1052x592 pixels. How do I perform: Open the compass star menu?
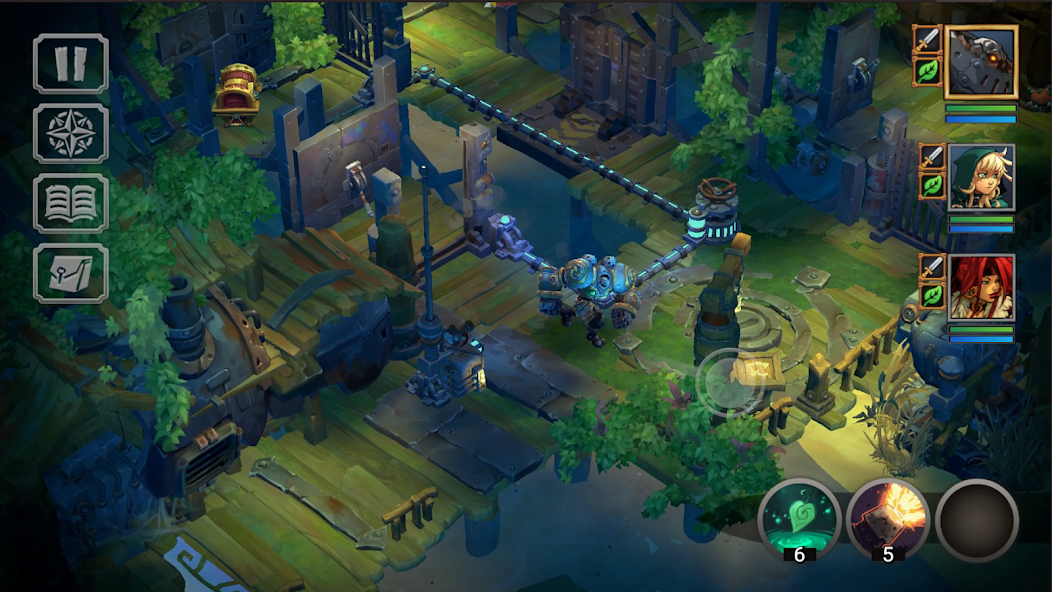click(71, 133)
